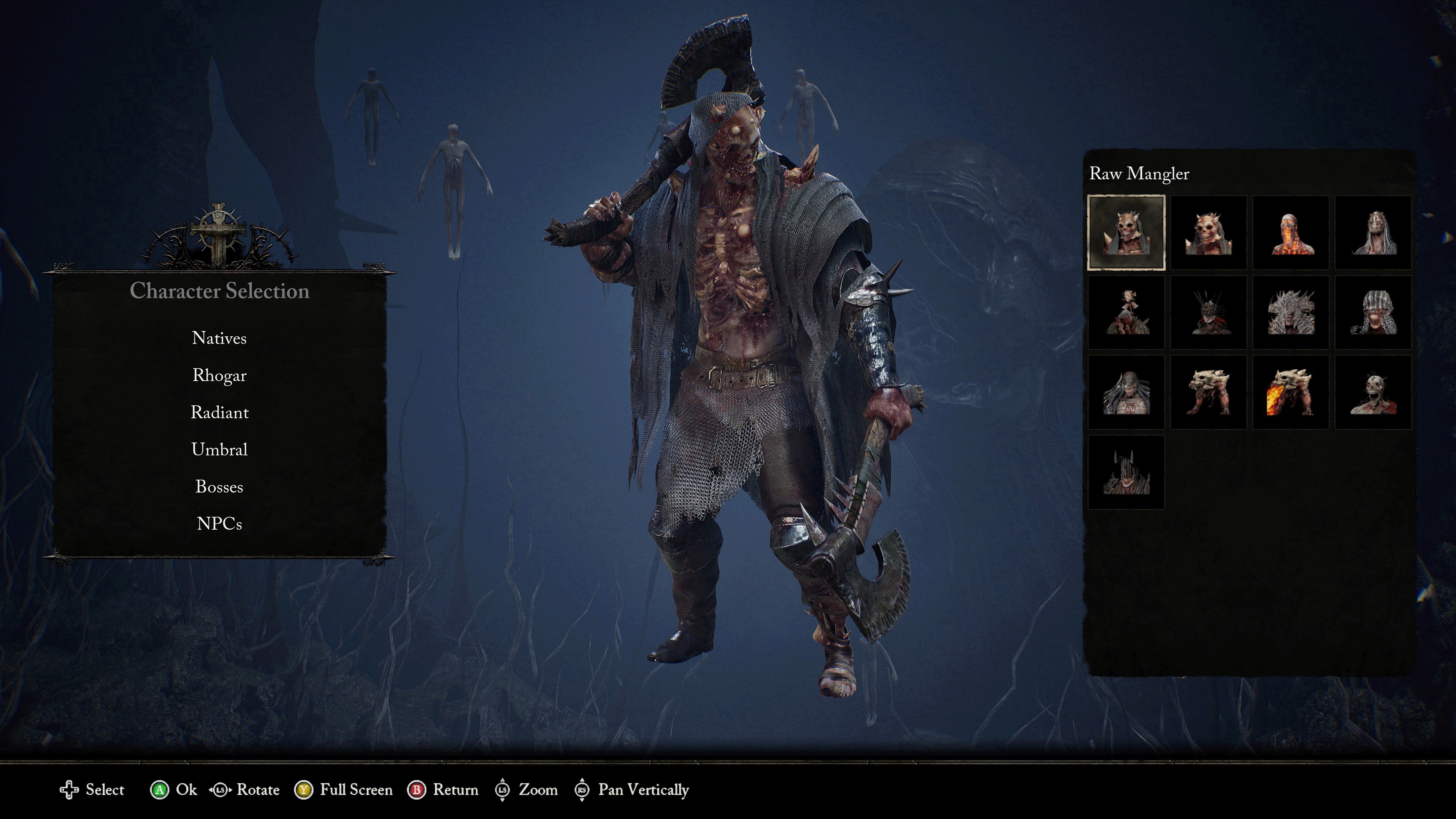Pick the long grey-haired bandaged head portrait
Viewport: 1456px width, 819px height.
(x=1373, y=232)
